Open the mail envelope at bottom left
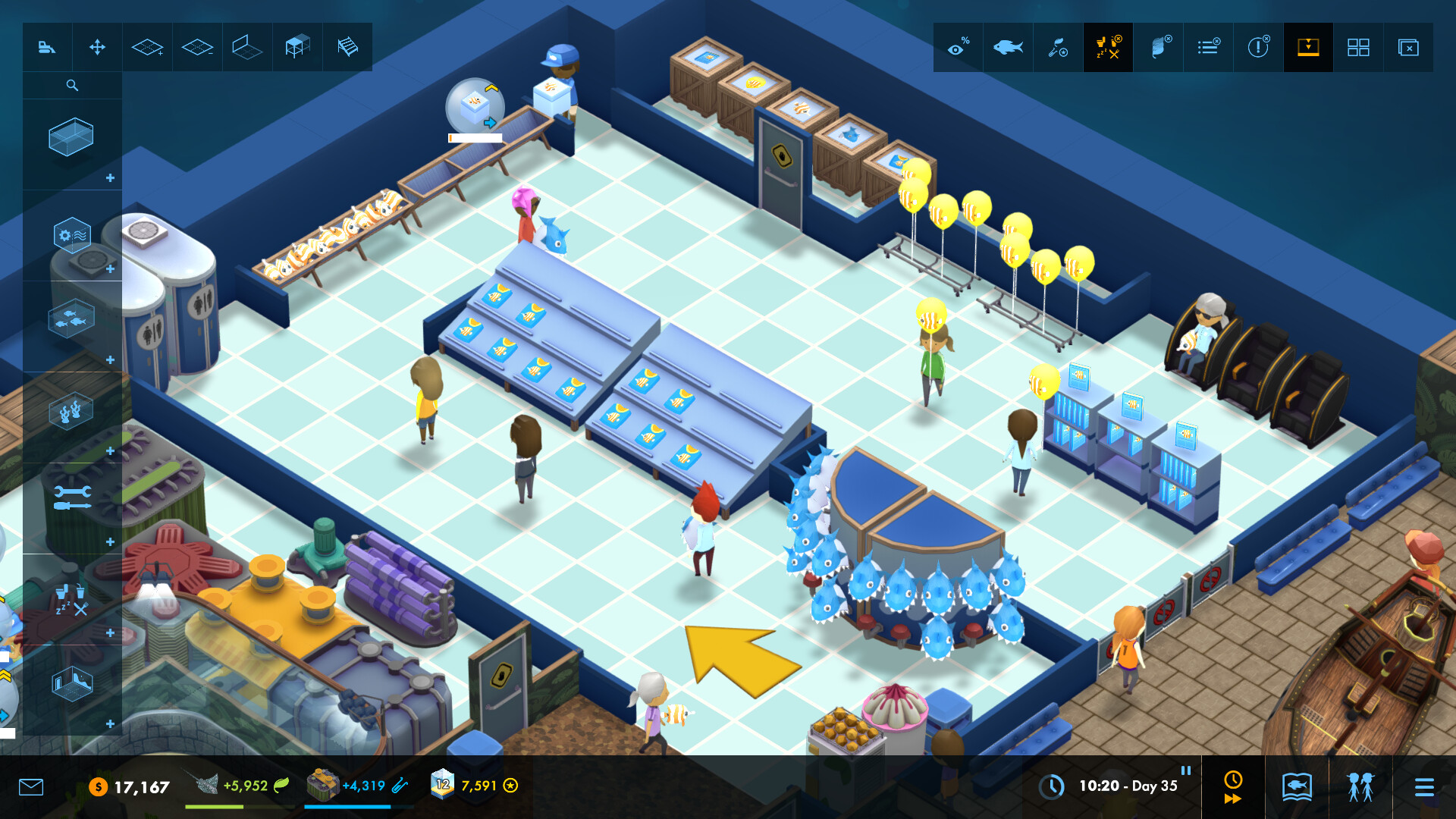Image resolution: width=1456 pixels, height=819 pixels. coord(30,787)
